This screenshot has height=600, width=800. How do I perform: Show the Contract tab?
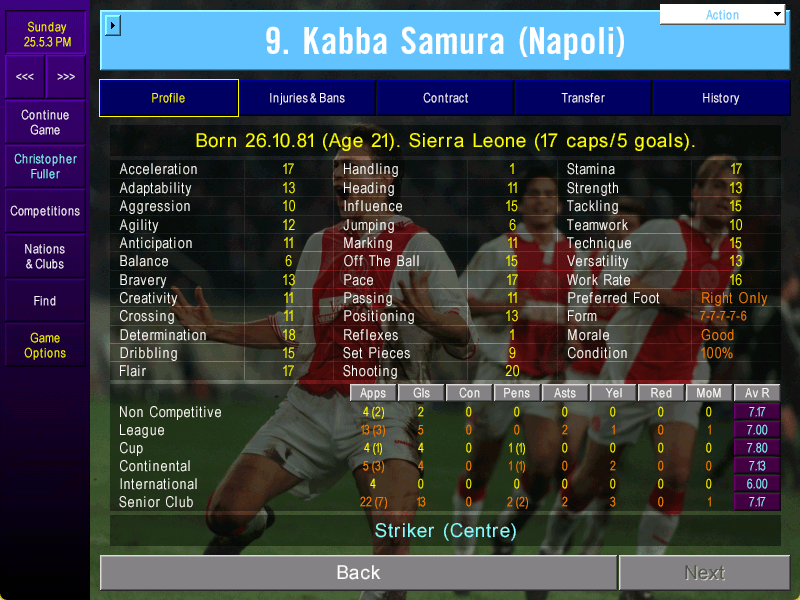pyautogui.click(x=445, y=98)
